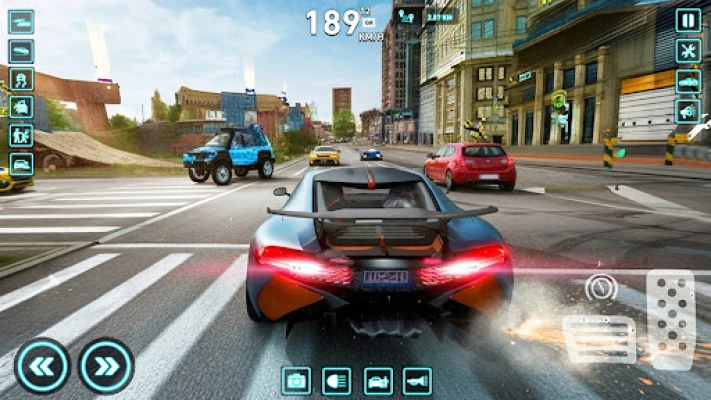Steer left with the double-arrow button
Viewport: 711px width, 400px height.
coord(42,366)
